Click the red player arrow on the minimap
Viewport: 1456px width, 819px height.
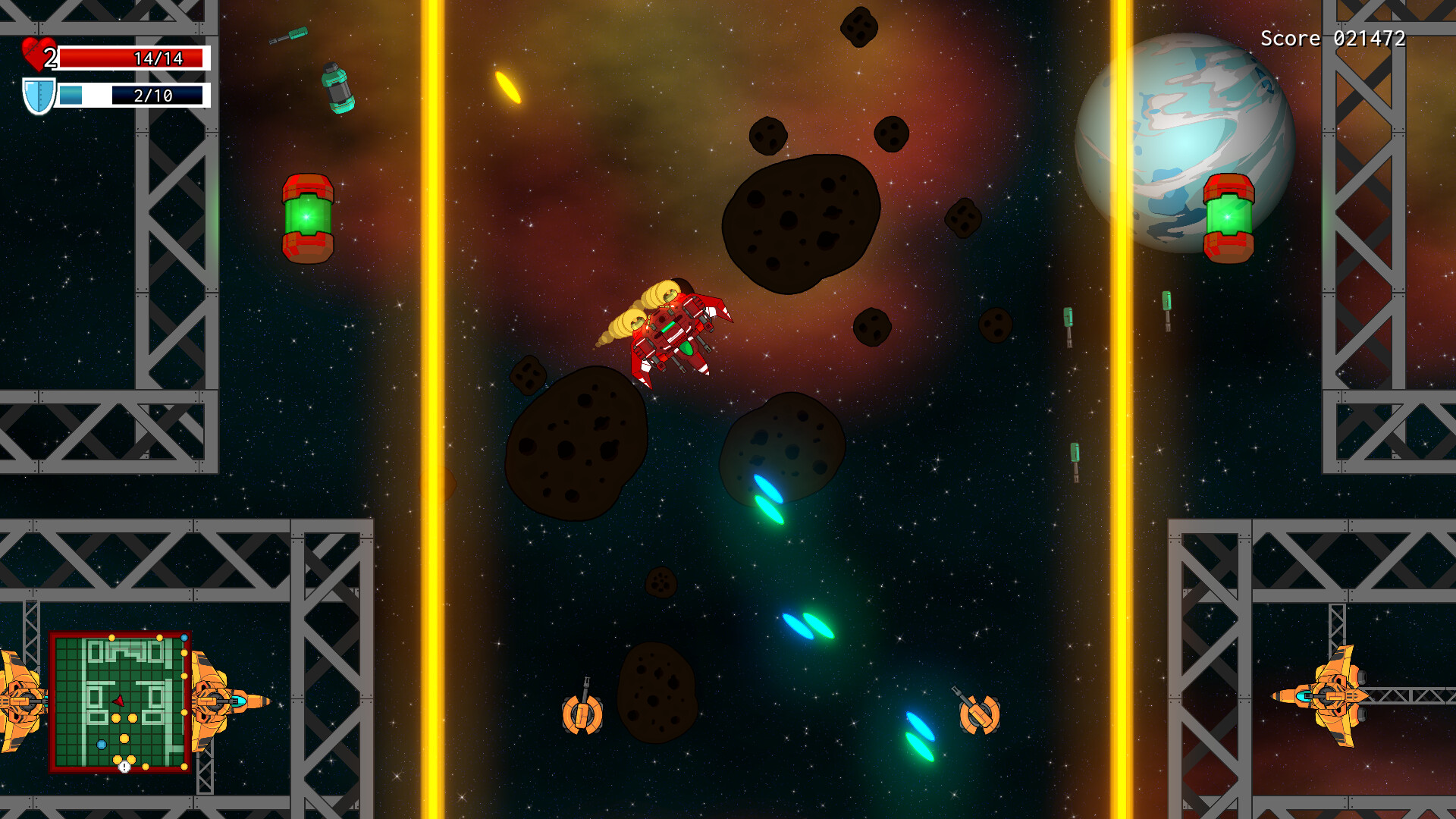(118, 701)
